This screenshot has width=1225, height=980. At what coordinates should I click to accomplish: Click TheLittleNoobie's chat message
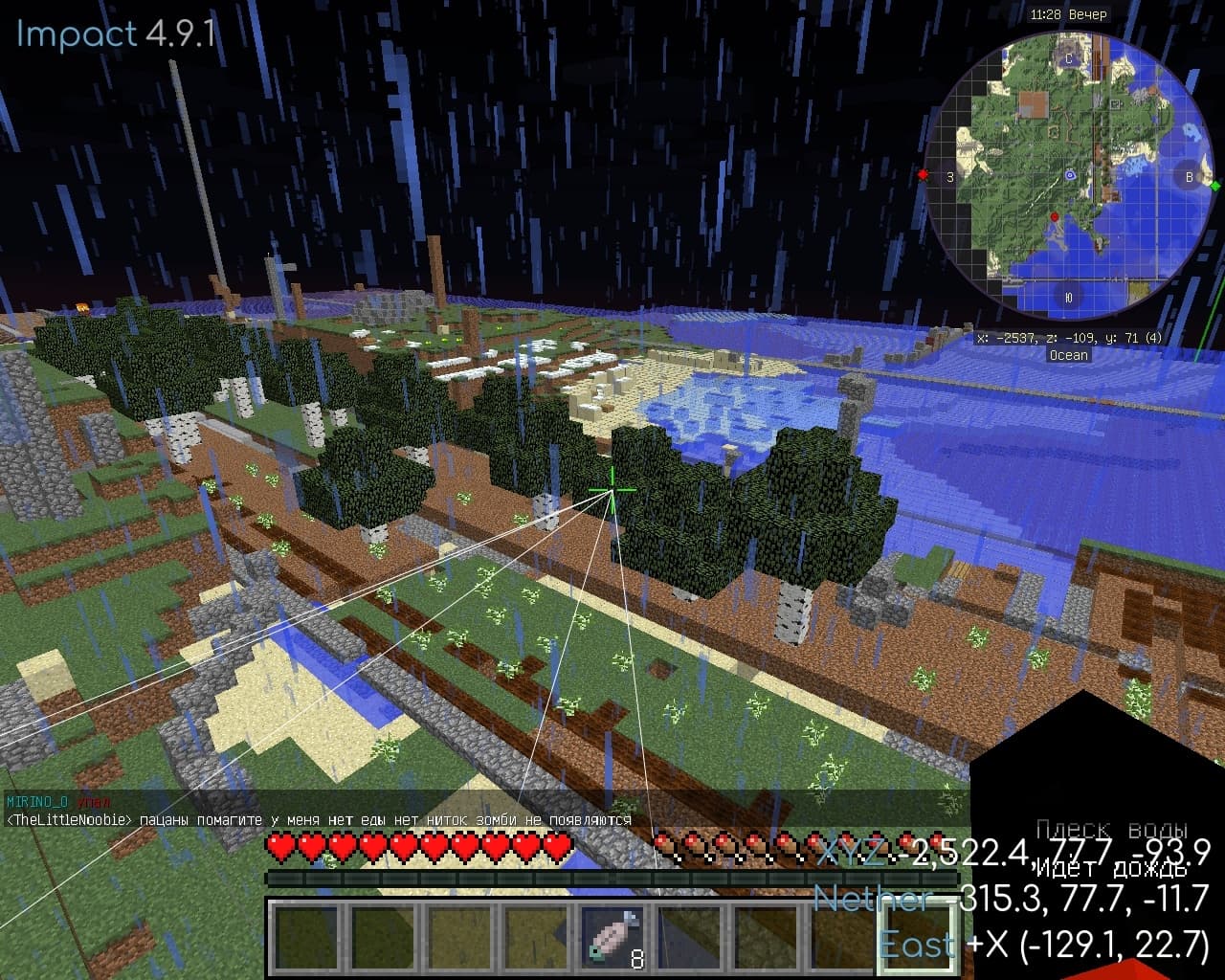tap(319, 820)
